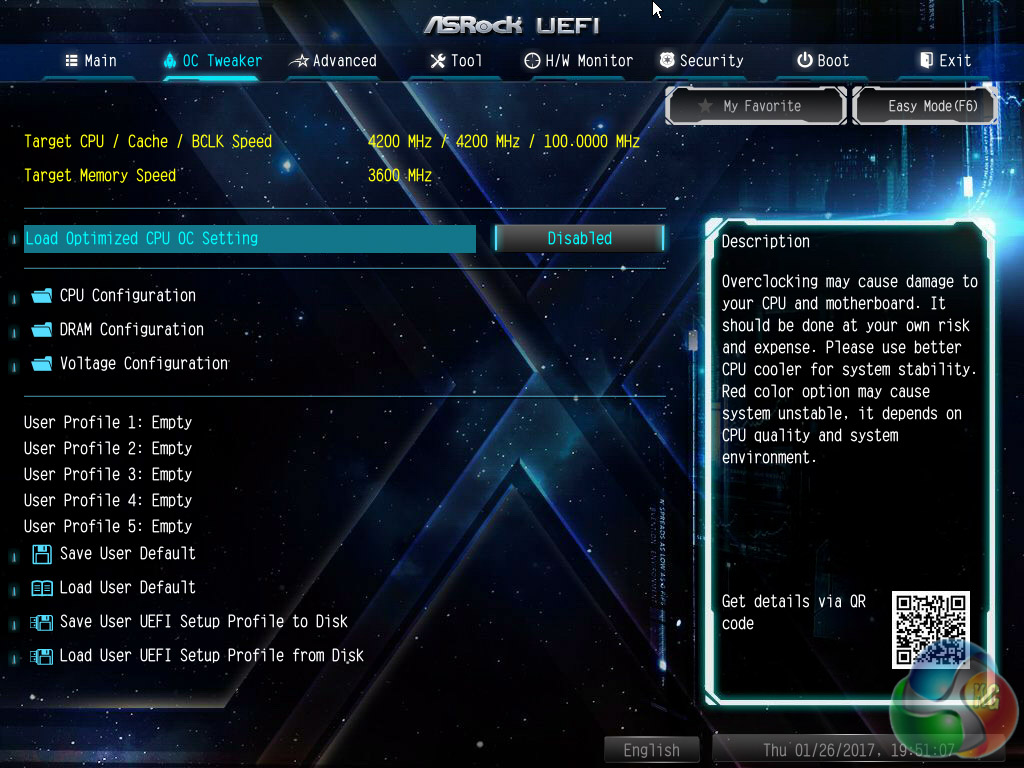Choose the Exit tab
Image resolution: width=1024 pixels, height=768 pixels.
coord(945,61)
